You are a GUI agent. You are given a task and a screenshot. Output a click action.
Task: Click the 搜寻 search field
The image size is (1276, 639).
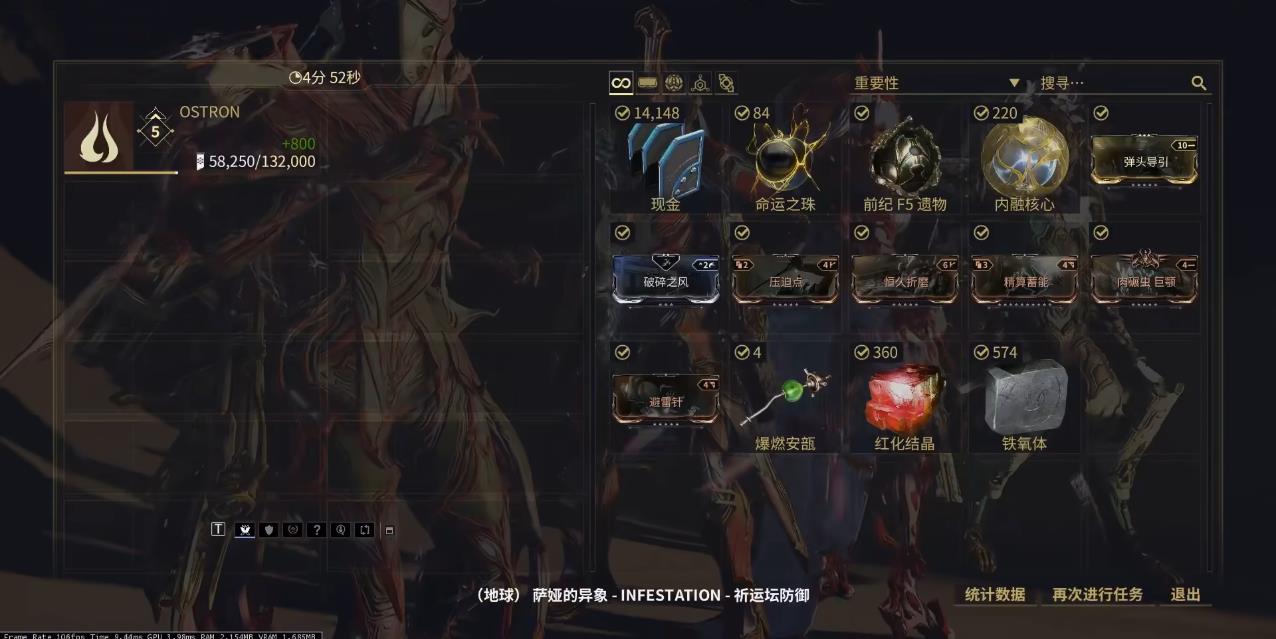(1110, 83)
